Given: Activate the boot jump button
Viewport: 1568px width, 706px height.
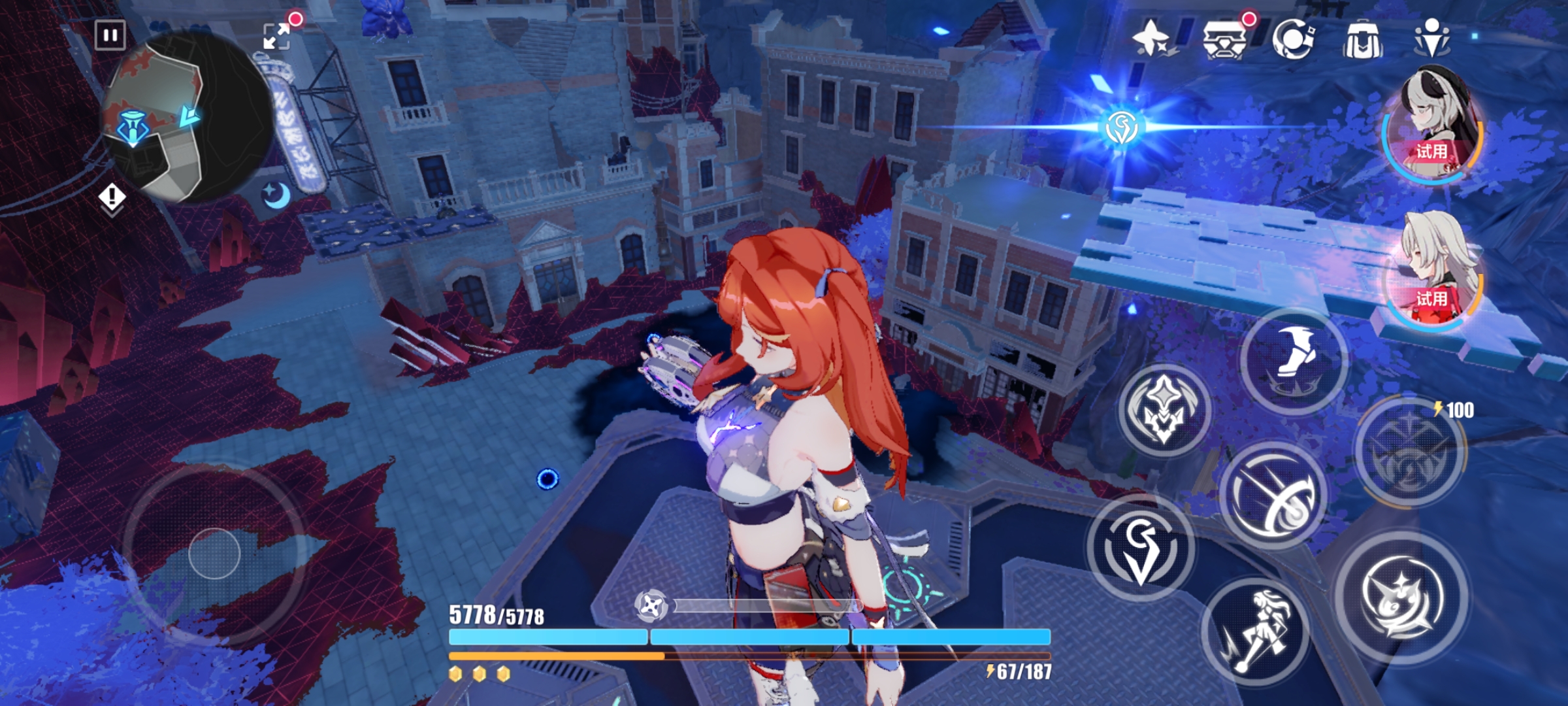Looking at the screenshot, I should pyautogui.click(x=1294, y=361).
